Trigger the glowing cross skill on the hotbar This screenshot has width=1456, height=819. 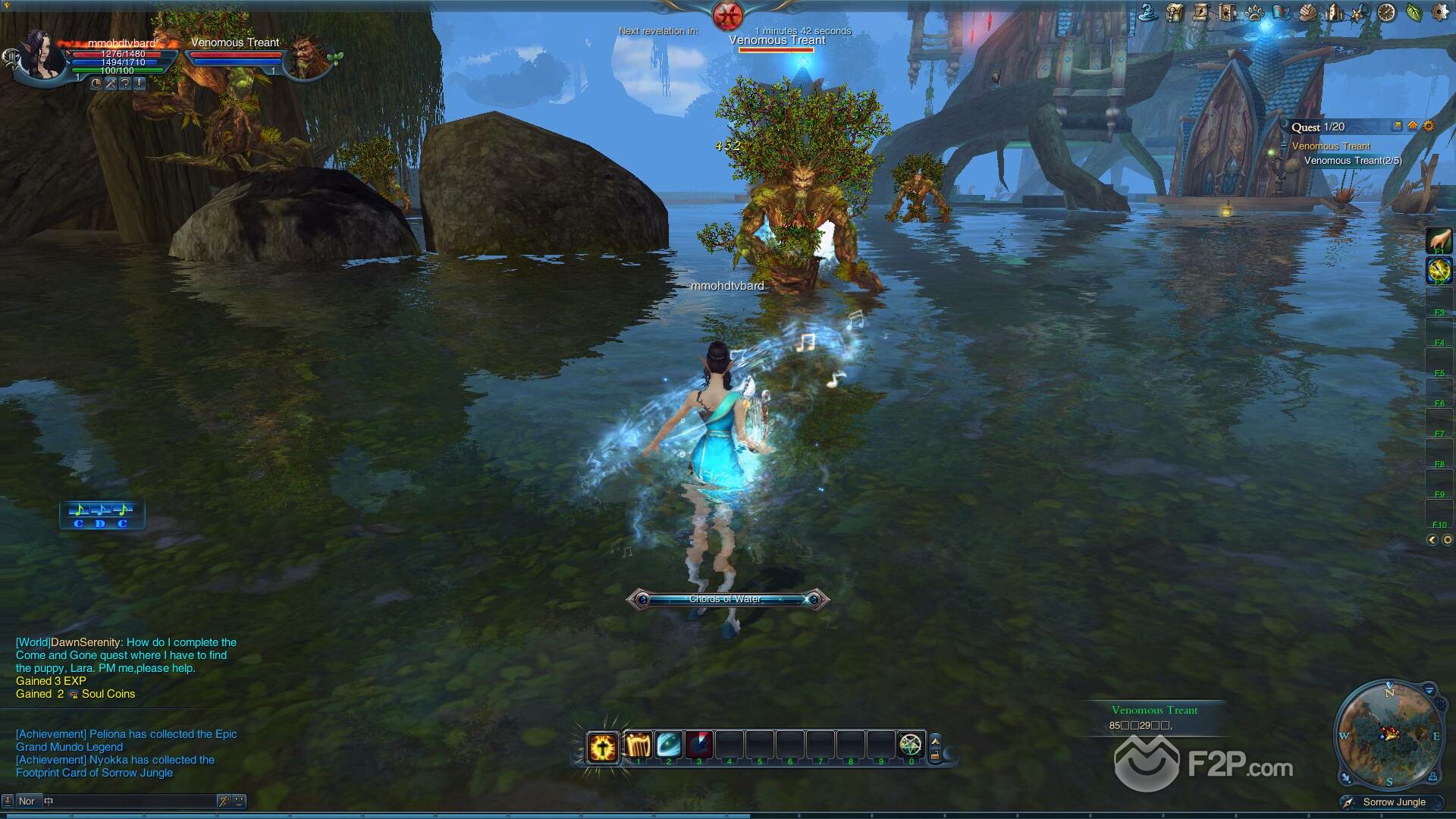[x=604, y=746]
